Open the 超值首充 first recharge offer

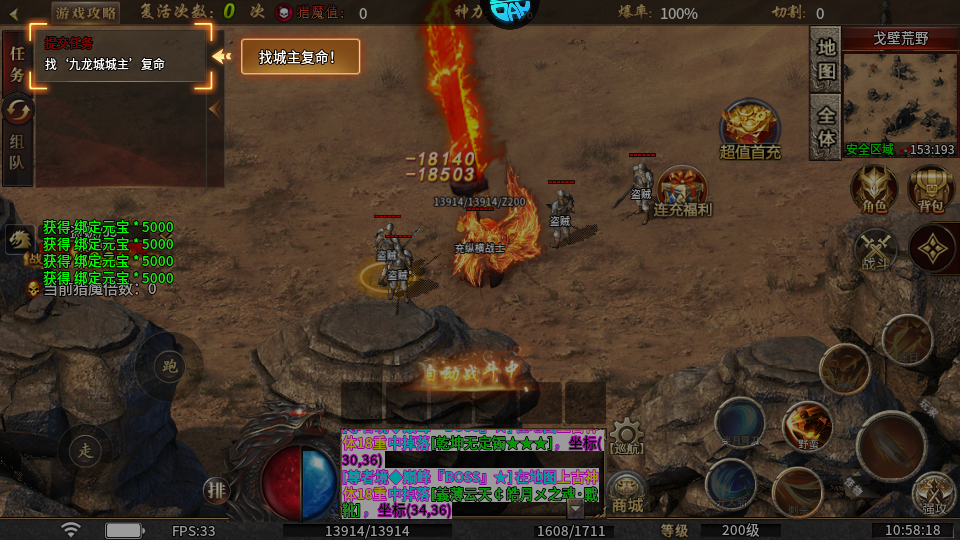750,129
